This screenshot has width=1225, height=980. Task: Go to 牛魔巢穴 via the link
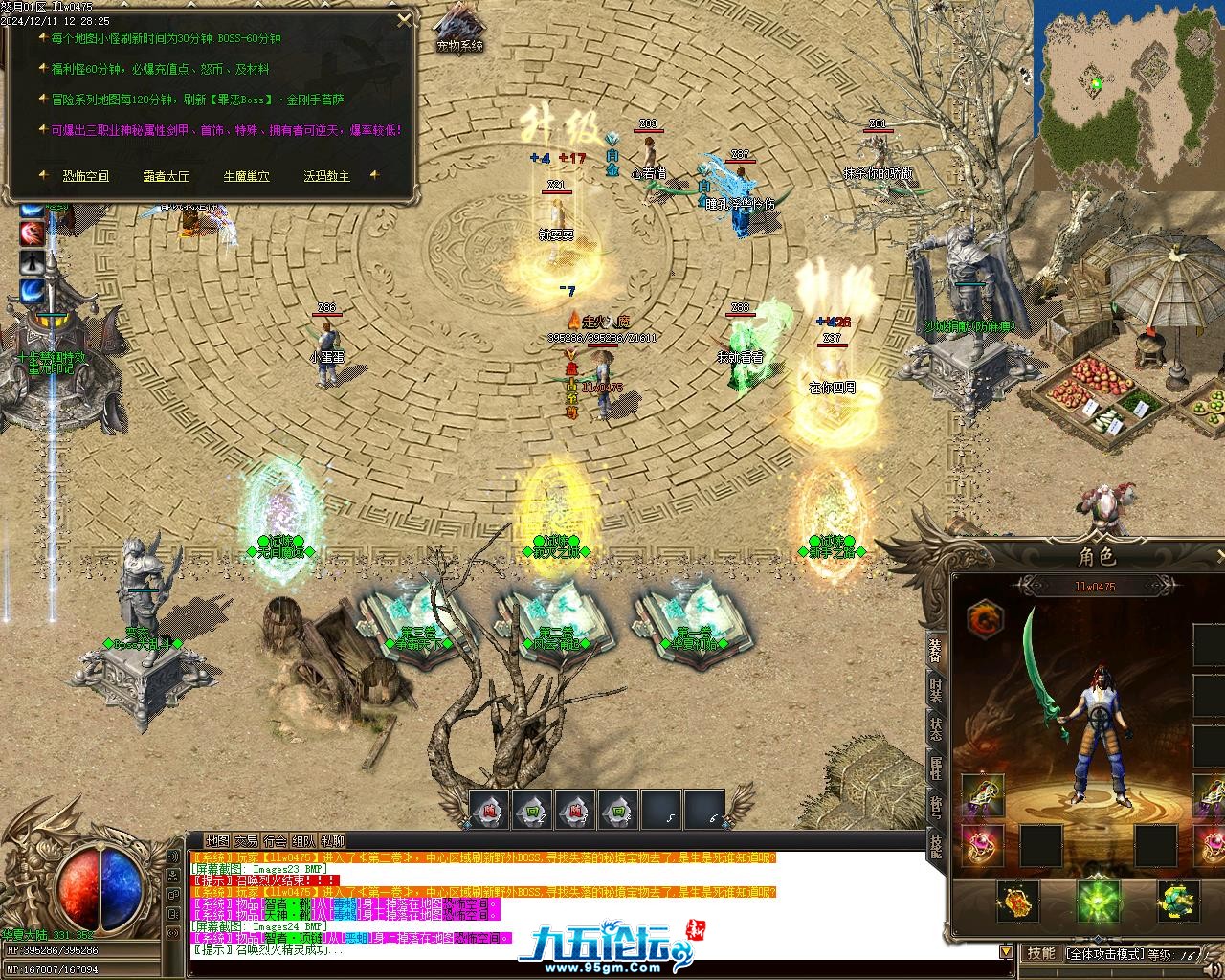tap(246, 176)
